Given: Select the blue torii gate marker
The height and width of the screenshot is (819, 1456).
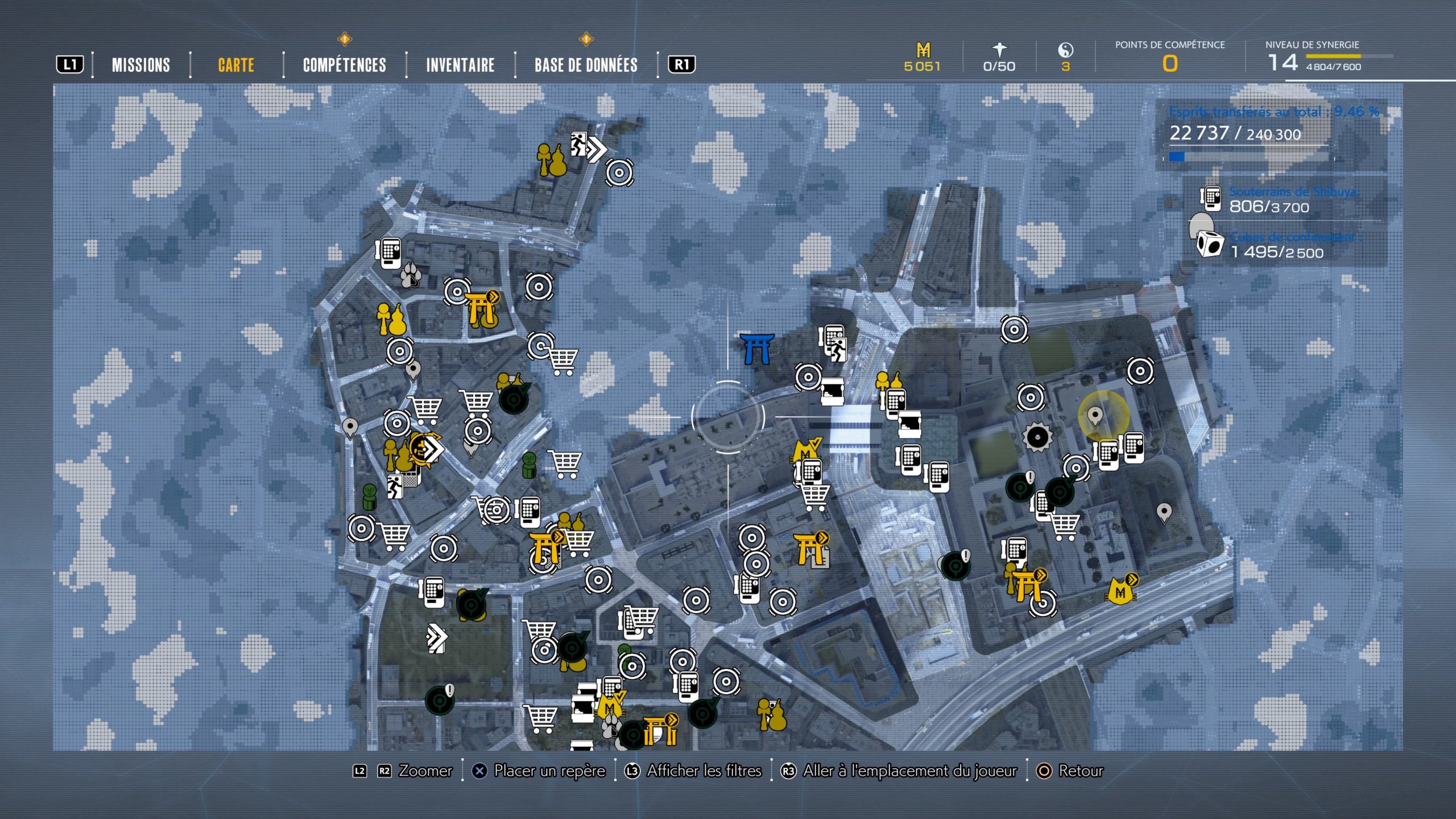Looking at the screenshot, I should (757, 348).
